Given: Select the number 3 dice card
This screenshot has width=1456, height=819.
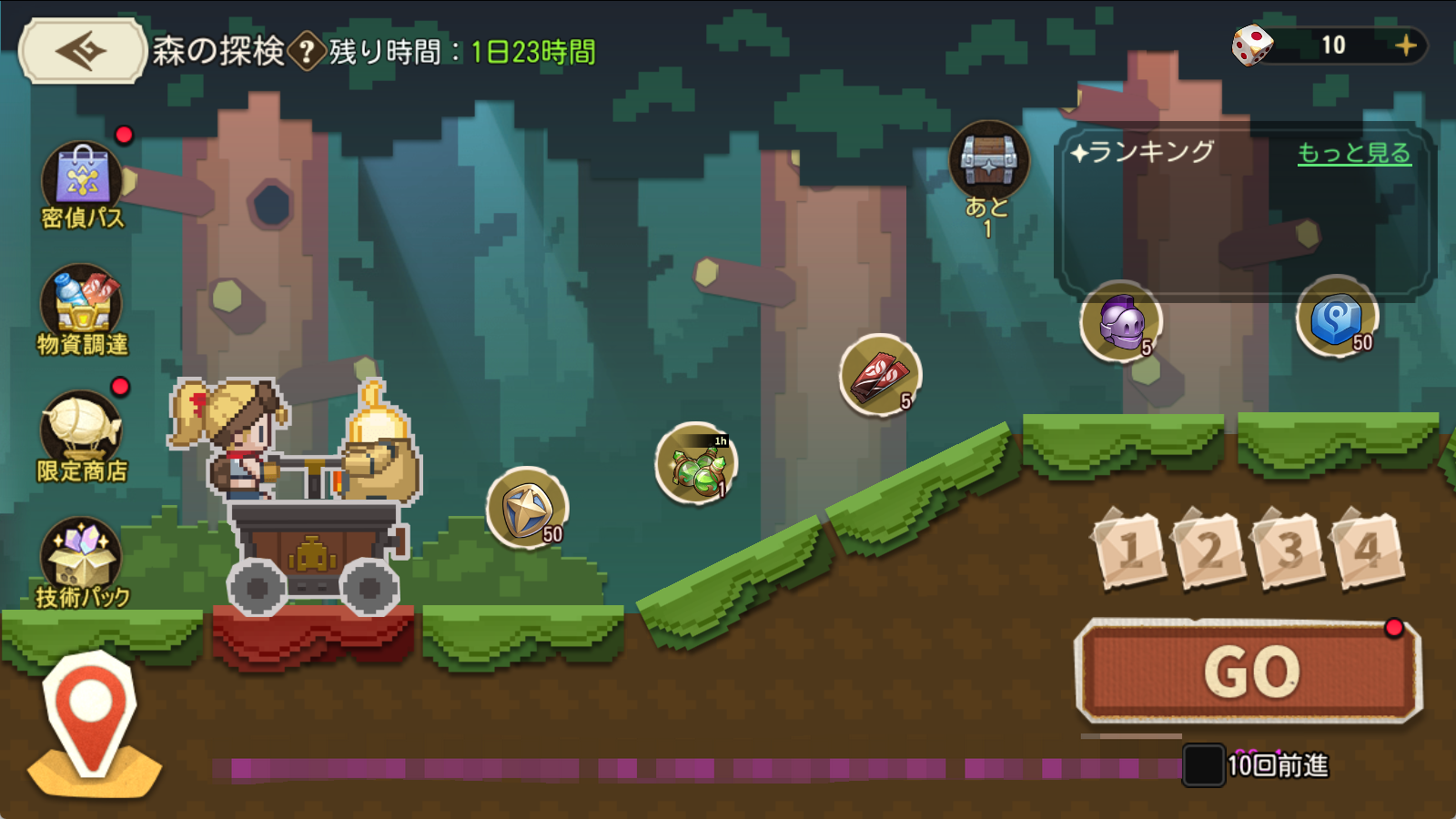Looking at the screenshot, I should coord(1289,550).
